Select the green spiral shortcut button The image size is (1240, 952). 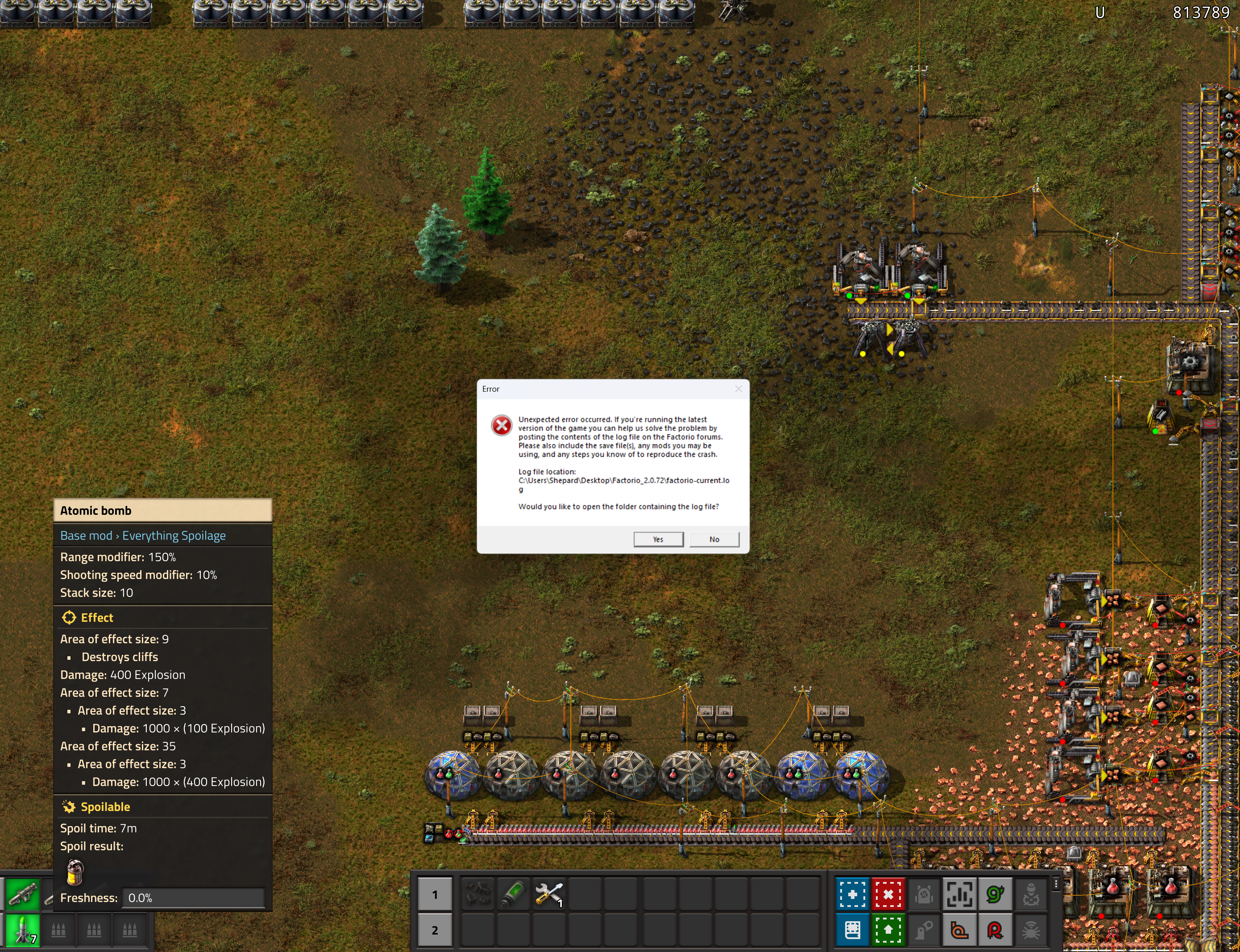[x=995, y=895]
